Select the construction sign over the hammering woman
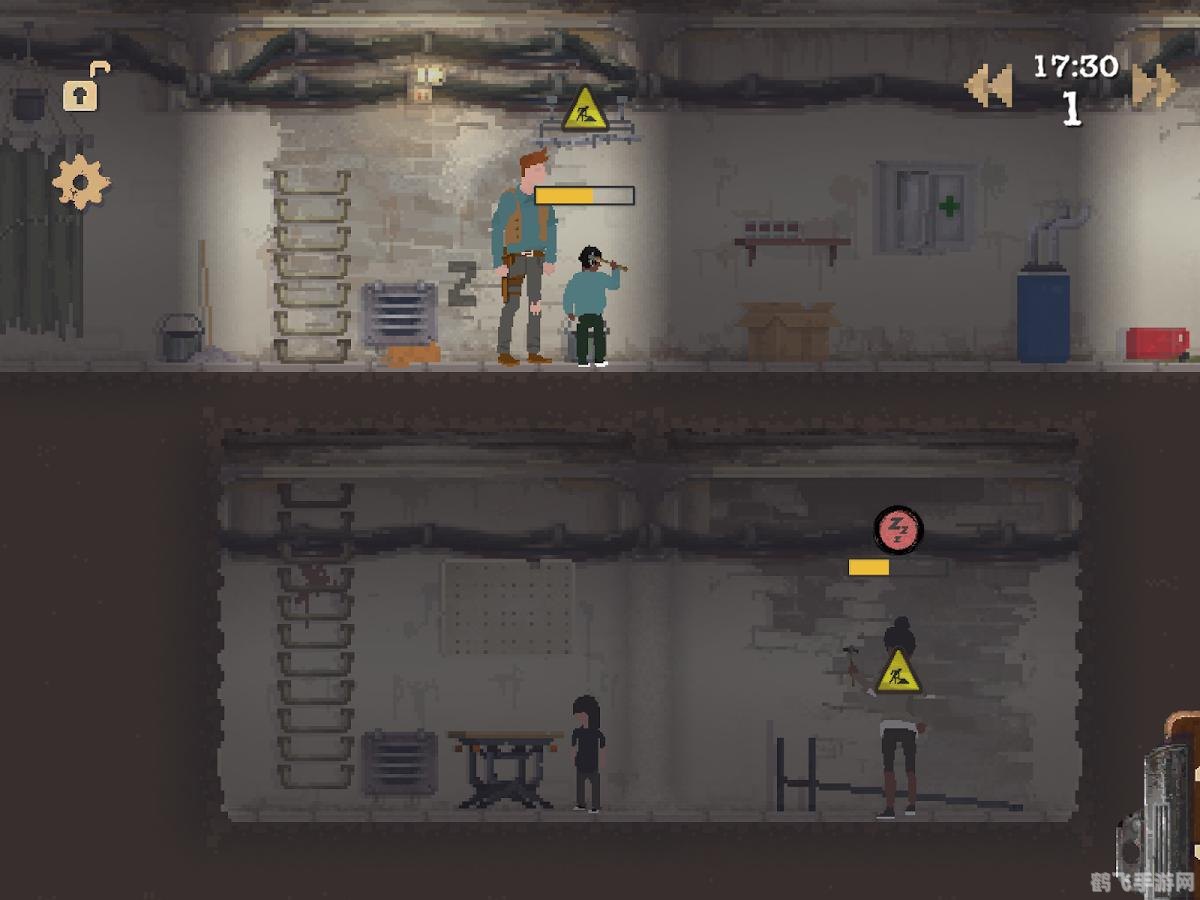 tap(899, 672)
